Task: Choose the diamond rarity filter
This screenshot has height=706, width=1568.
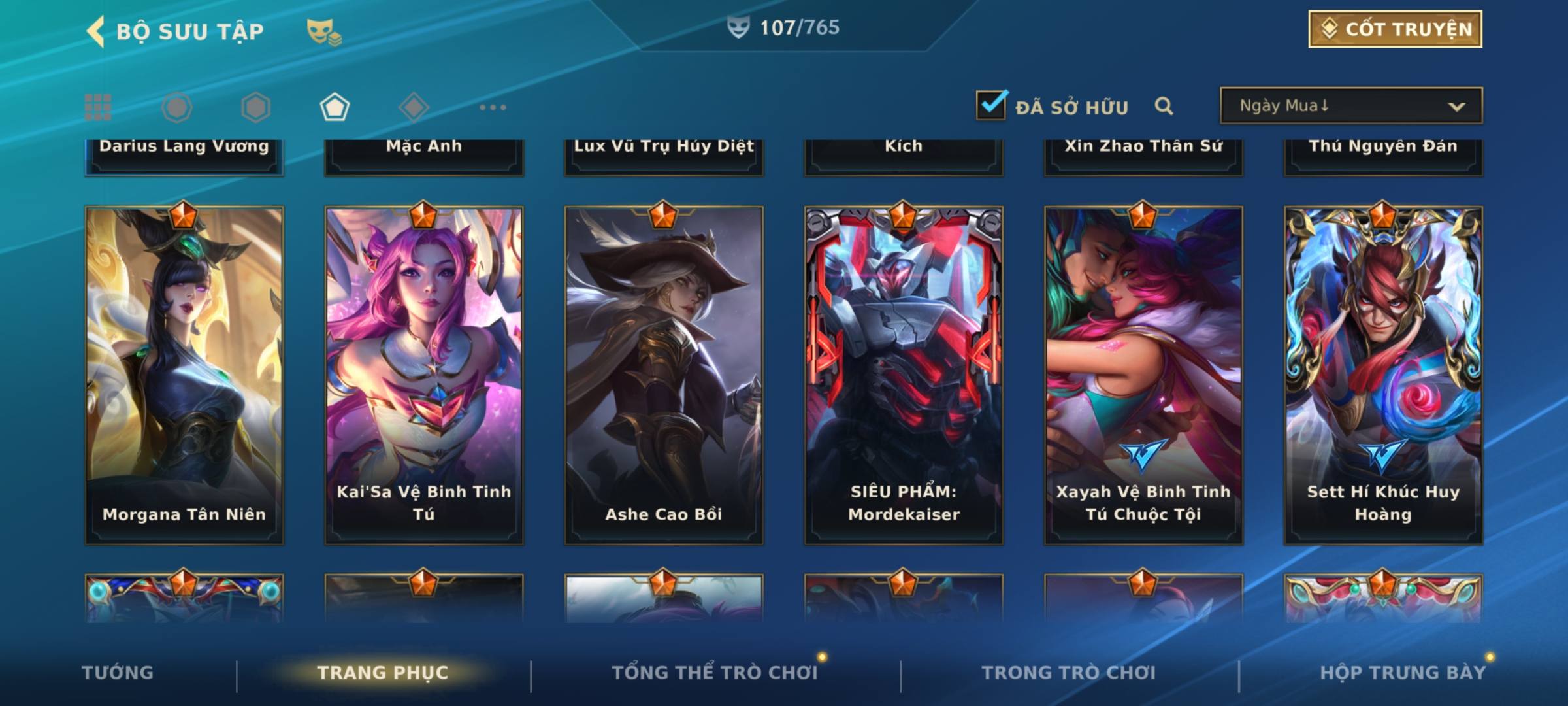Action: pos(414,107)
